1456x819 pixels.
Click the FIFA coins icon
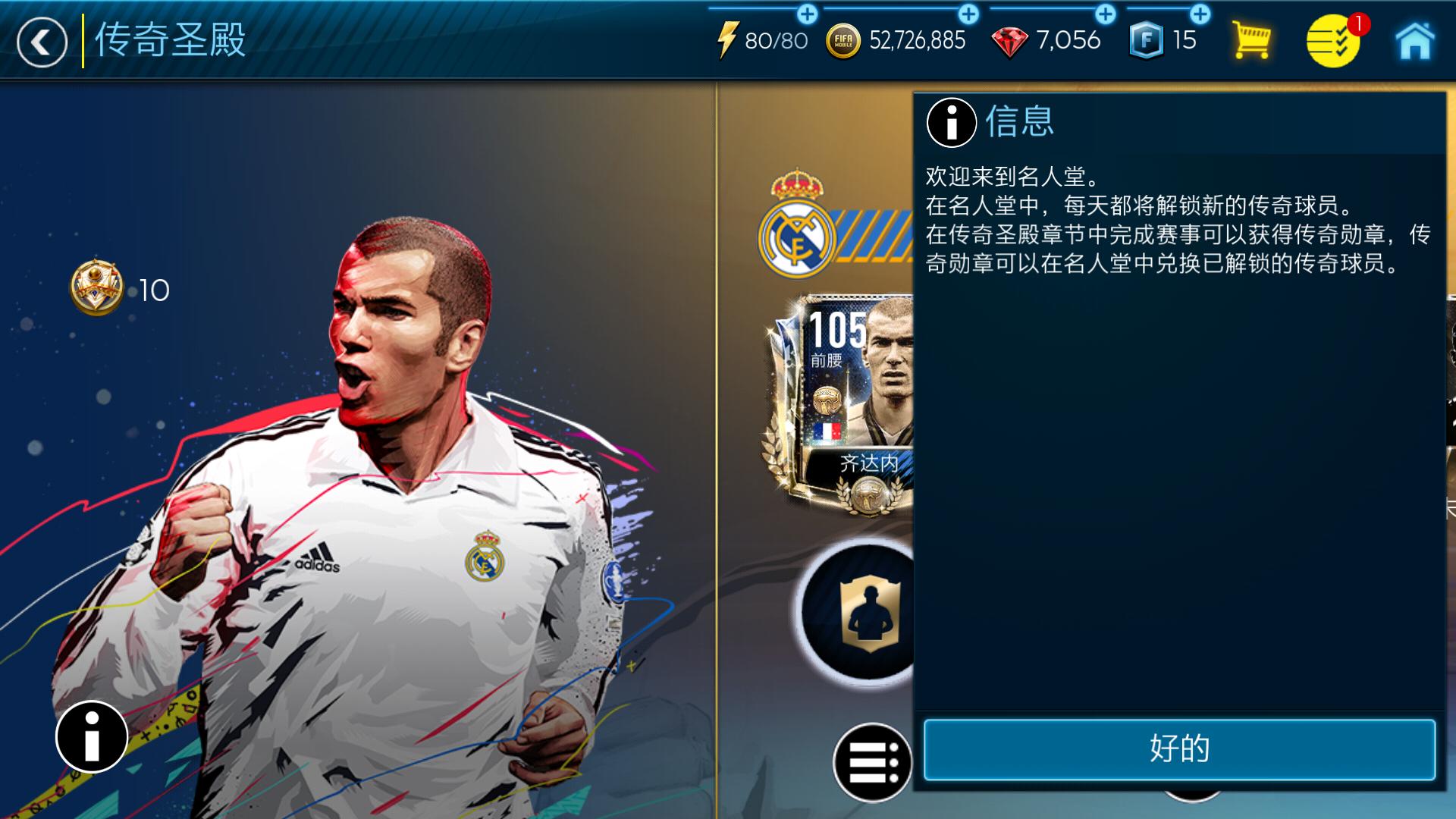point(844,39)
